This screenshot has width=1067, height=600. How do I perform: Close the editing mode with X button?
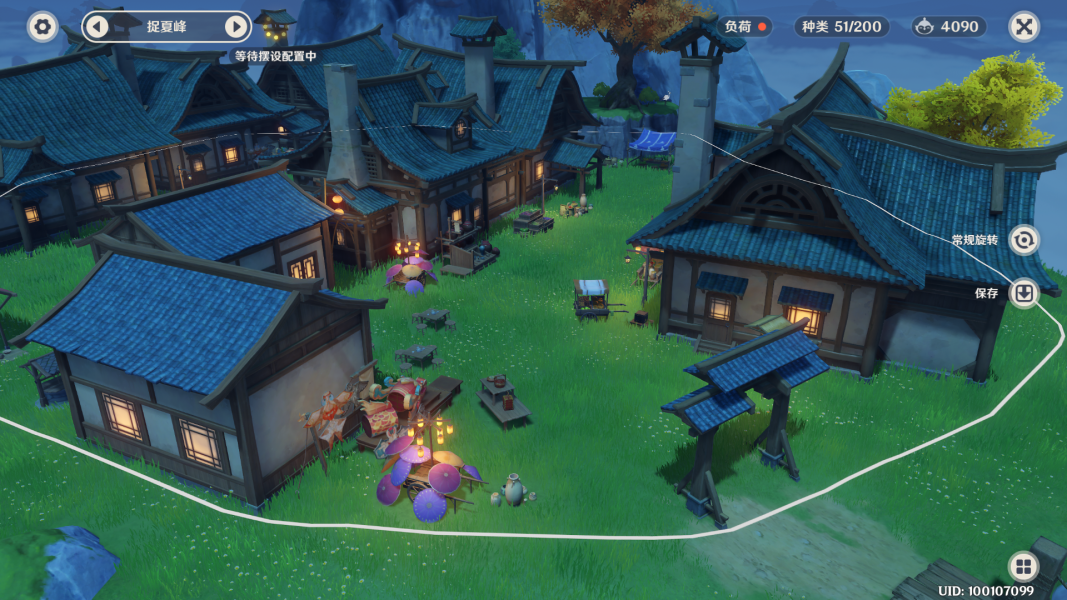pyautogui.click(x=1023, y=27)
